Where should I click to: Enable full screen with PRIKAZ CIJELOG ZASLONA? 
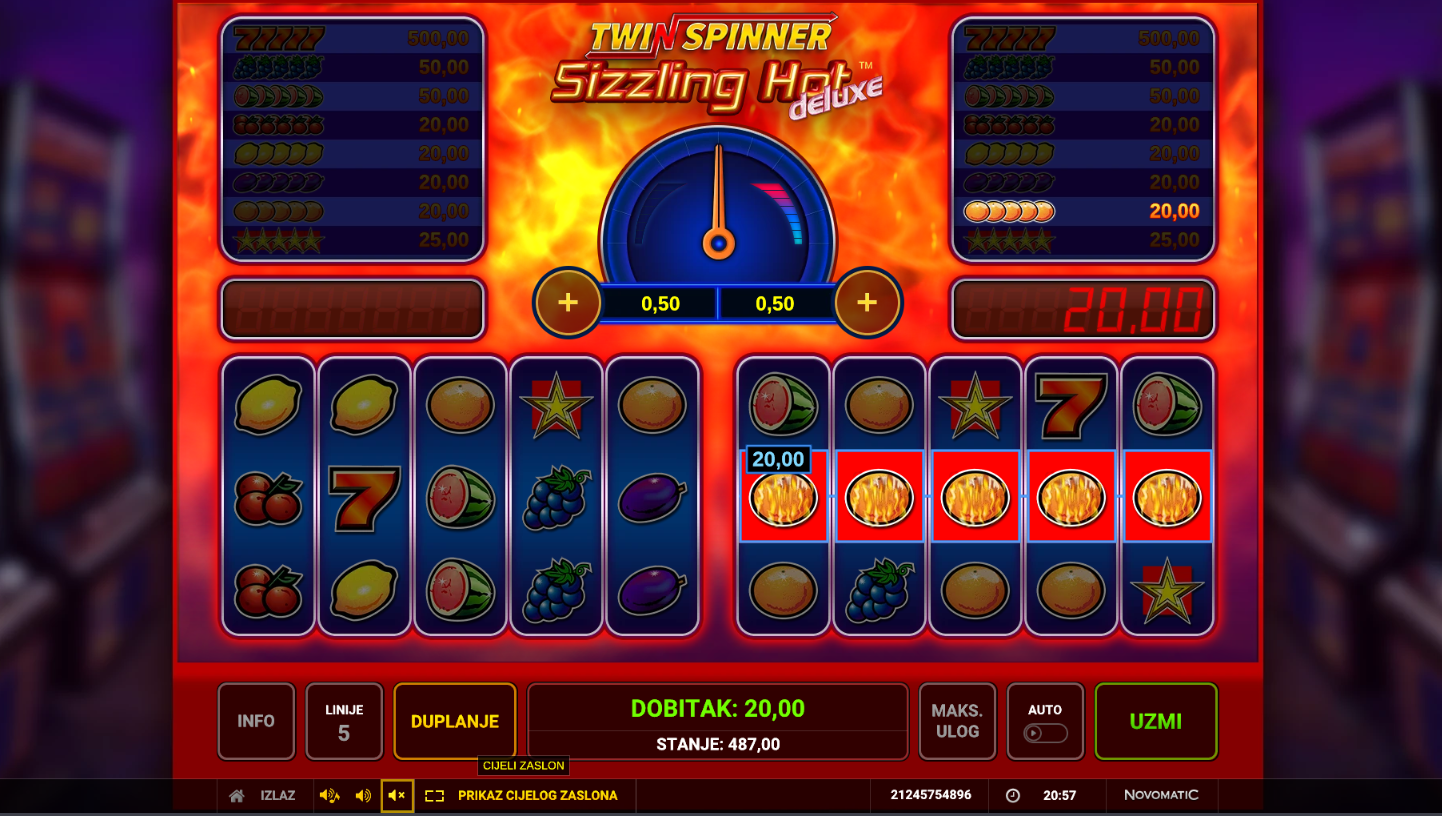pyautogui.click(x=536, y=796)
